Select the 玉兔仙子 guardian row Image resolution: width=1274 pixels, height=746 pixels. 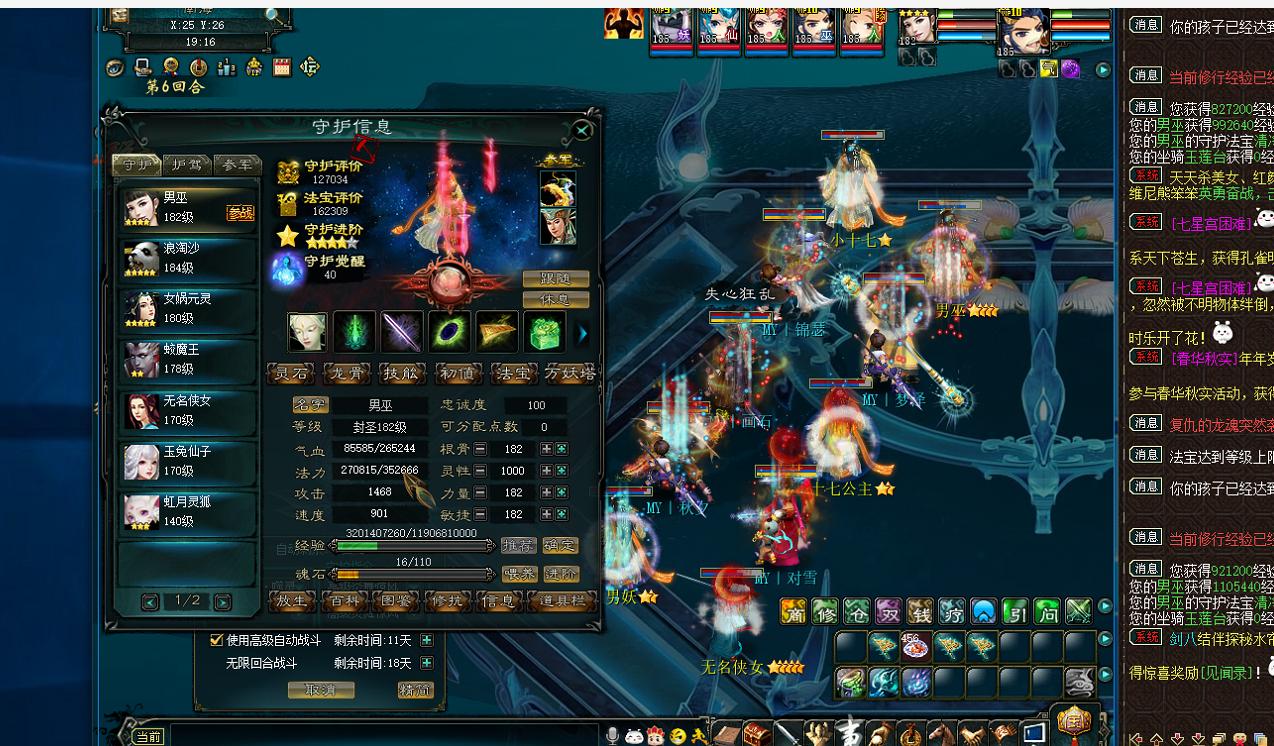[187, 461]
